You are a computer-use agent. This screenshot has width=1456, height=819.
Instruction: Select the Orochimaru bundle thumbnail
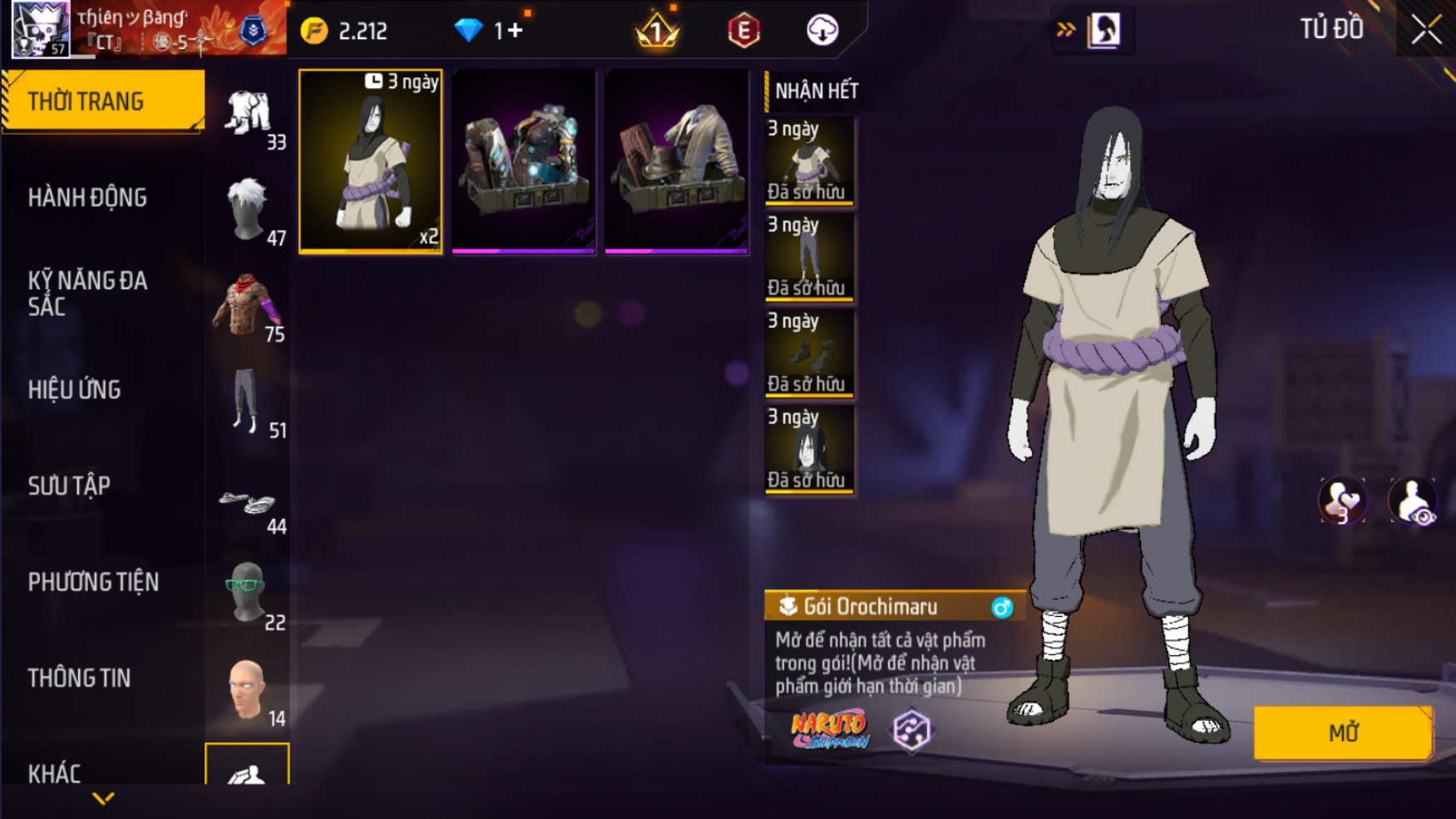point(371,161)
